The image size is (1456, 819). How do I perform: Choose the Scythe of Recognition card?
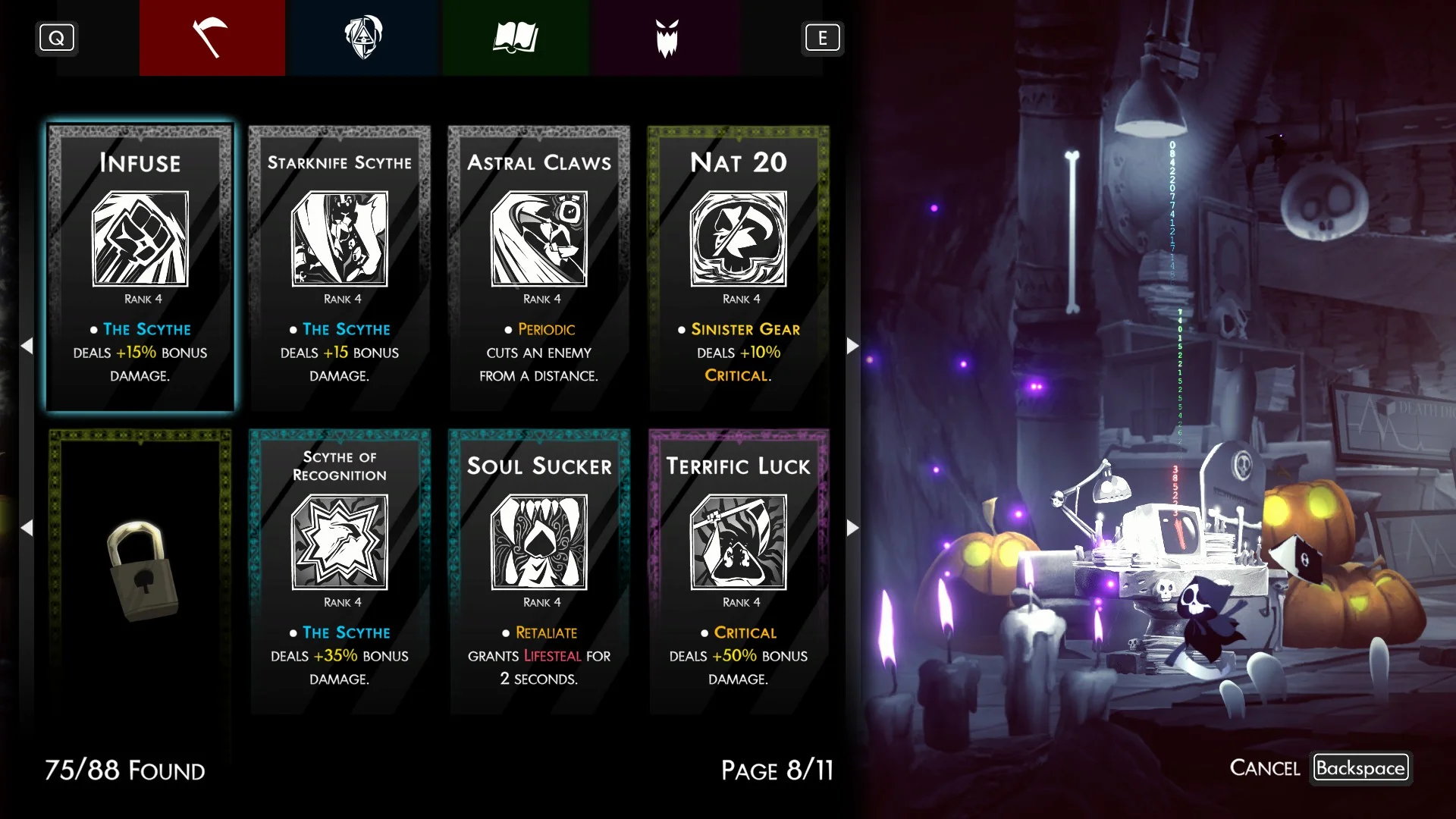(340, 571)
